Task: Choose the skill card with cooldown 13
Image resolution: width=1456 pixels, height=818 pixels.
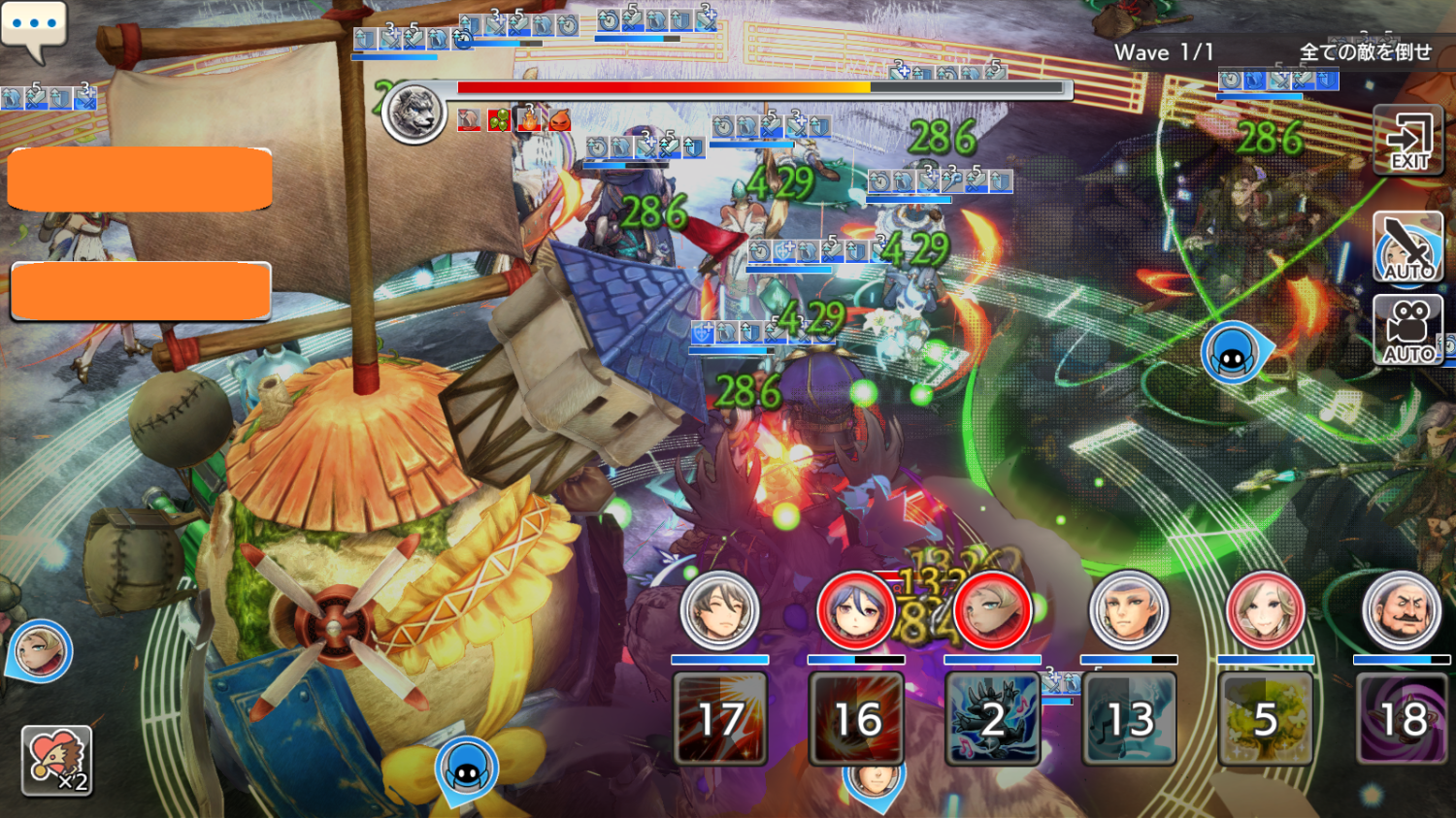Action: 1129,718
